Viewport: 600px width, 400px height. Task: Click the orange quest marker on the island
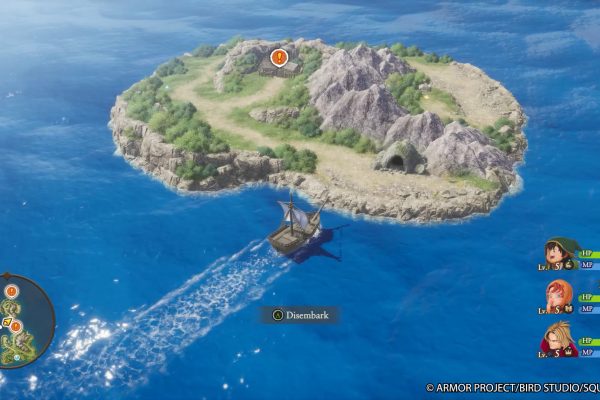(x=280, y=58)
